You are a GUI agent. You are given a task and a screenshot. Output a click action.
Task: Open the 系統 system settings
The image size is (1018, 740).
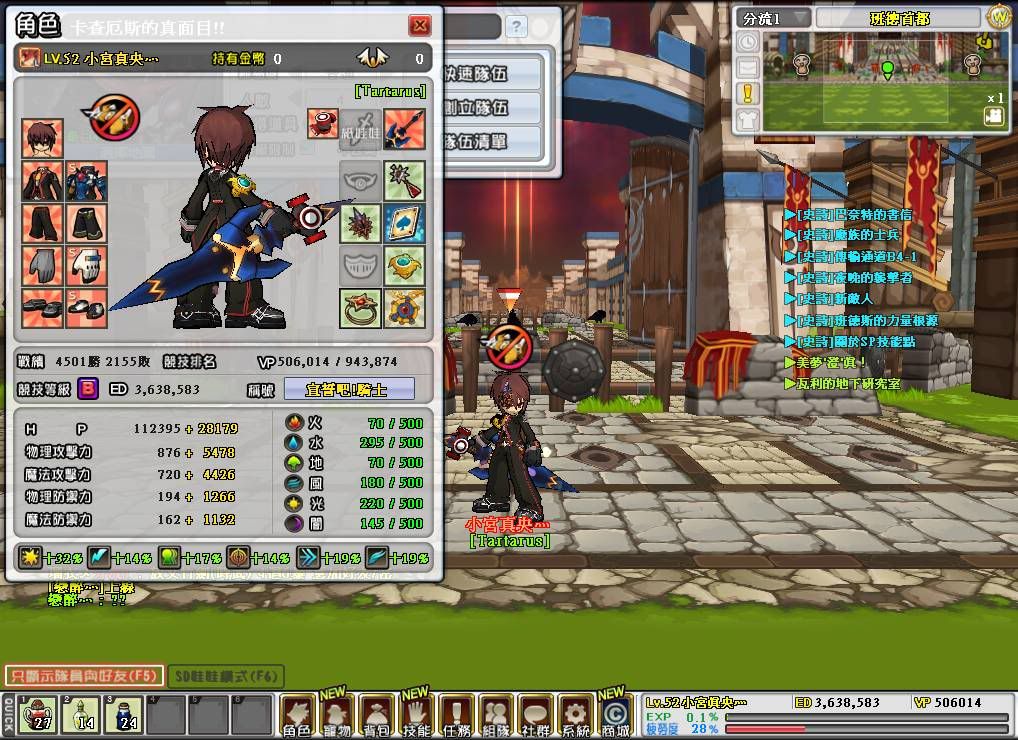pyautogui.click(x=576, y=717)
